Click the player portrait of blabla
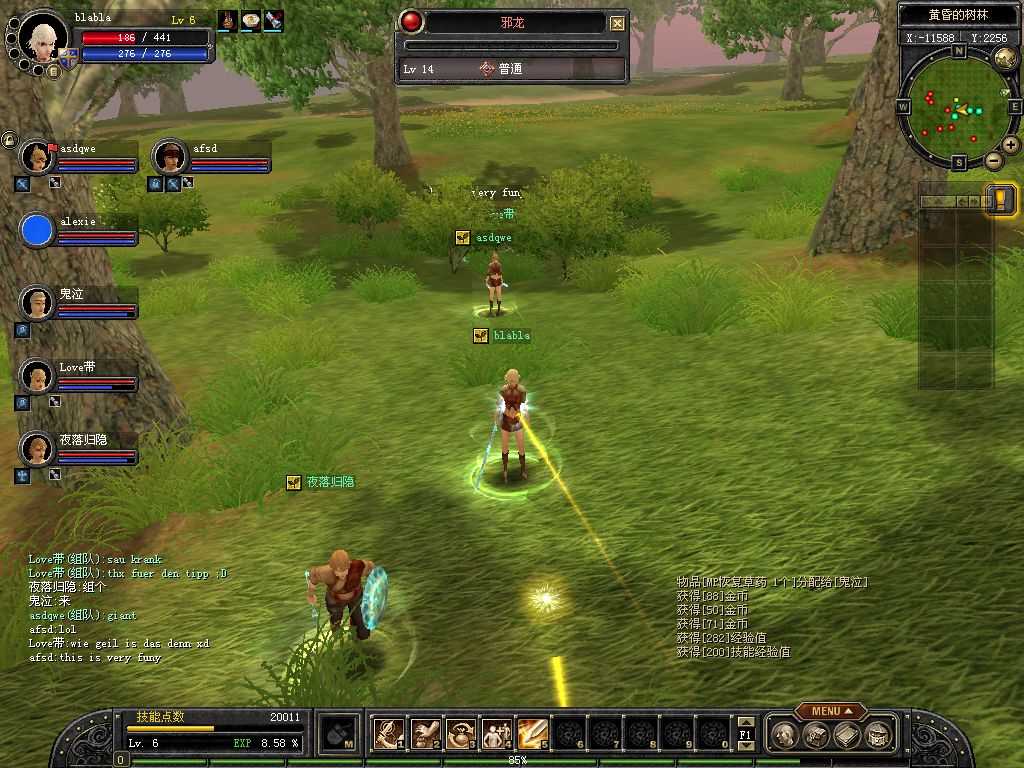Screen dimensions: 1024x768 [43, 35]
